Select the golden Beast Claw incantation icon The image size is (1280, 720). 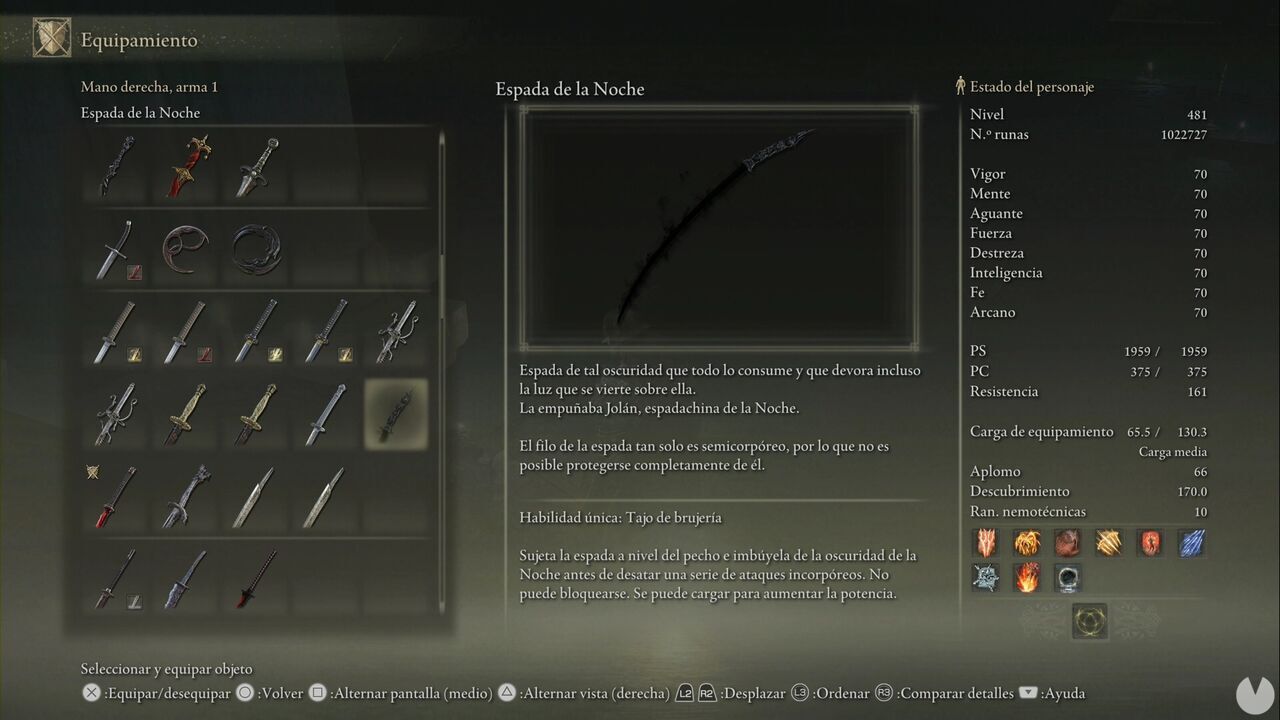[1109, 542]
